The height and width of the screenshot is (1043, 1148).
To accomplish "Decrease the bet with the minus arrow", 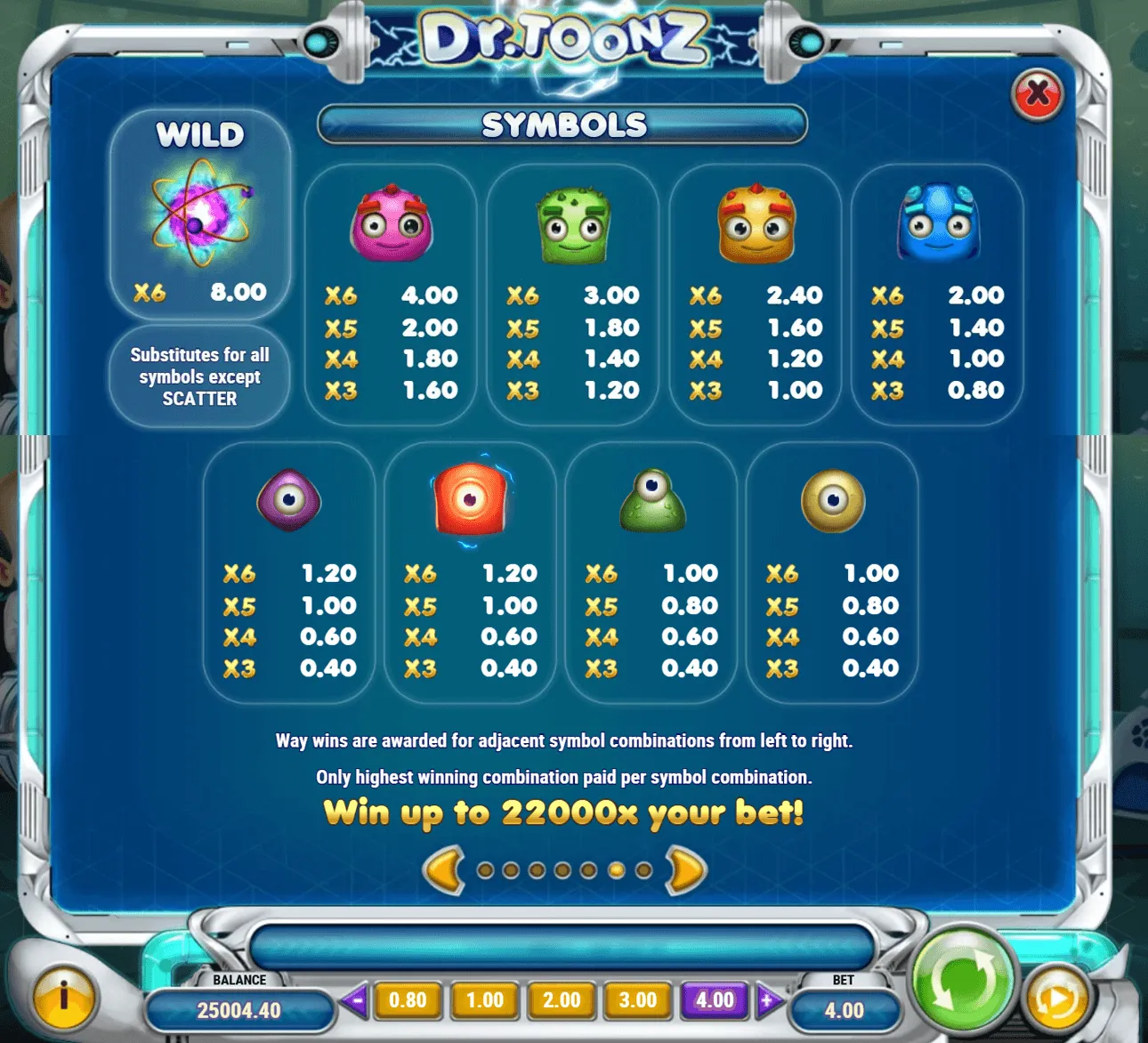I will tap(357, 999).
